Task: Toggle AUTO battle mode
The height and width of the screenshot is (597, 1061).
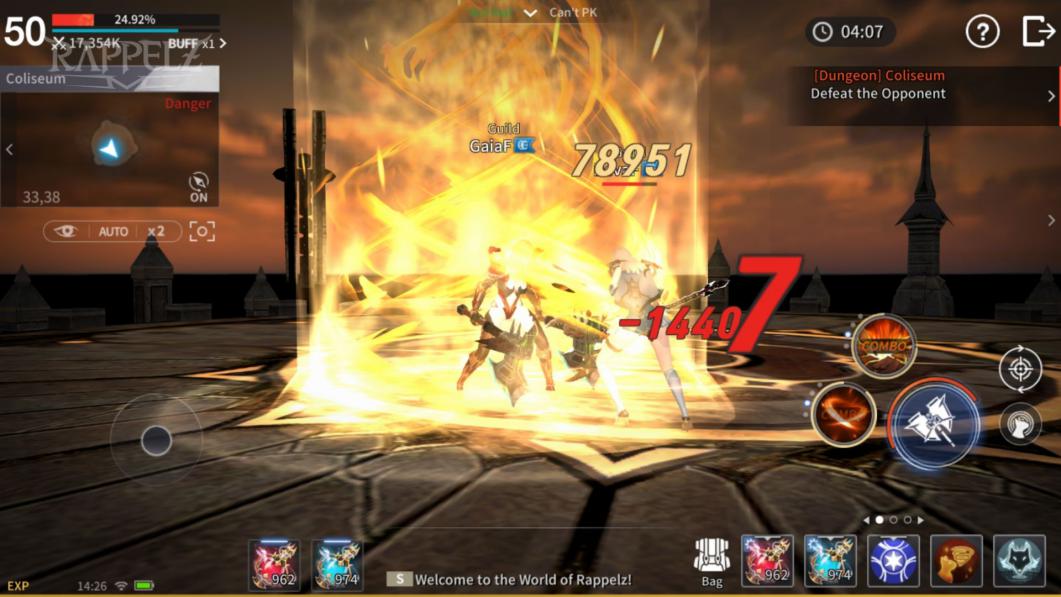Action: [x=113, y=231]
